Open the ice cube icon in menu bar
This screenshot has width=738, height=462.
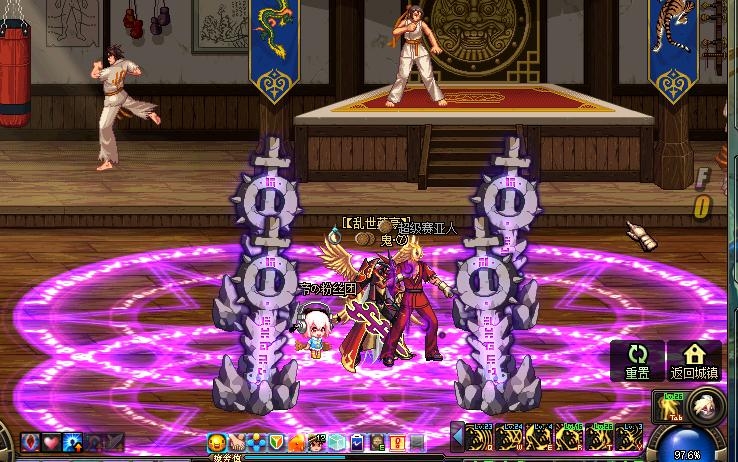[337, 442]
